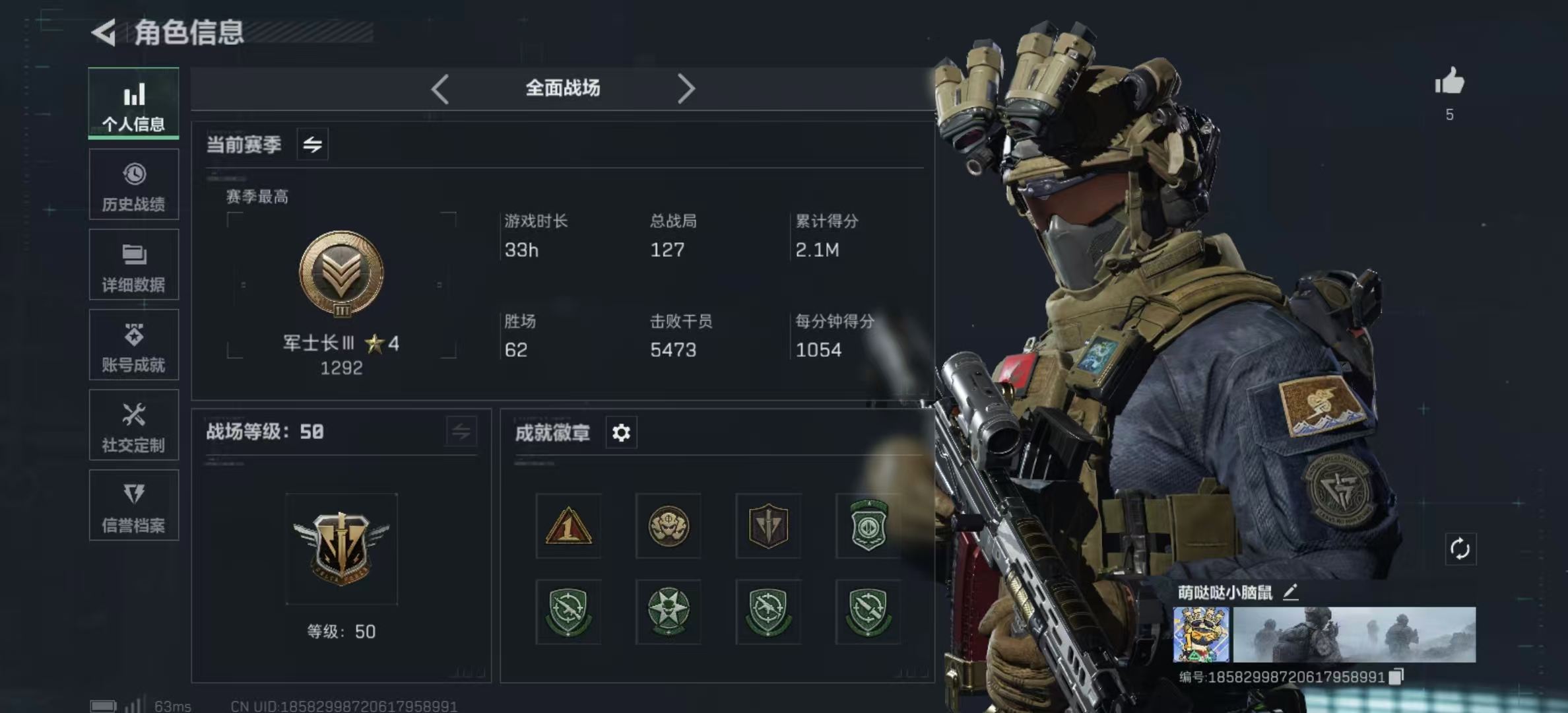Click the player avatar thumbnail

point(1200,634)
